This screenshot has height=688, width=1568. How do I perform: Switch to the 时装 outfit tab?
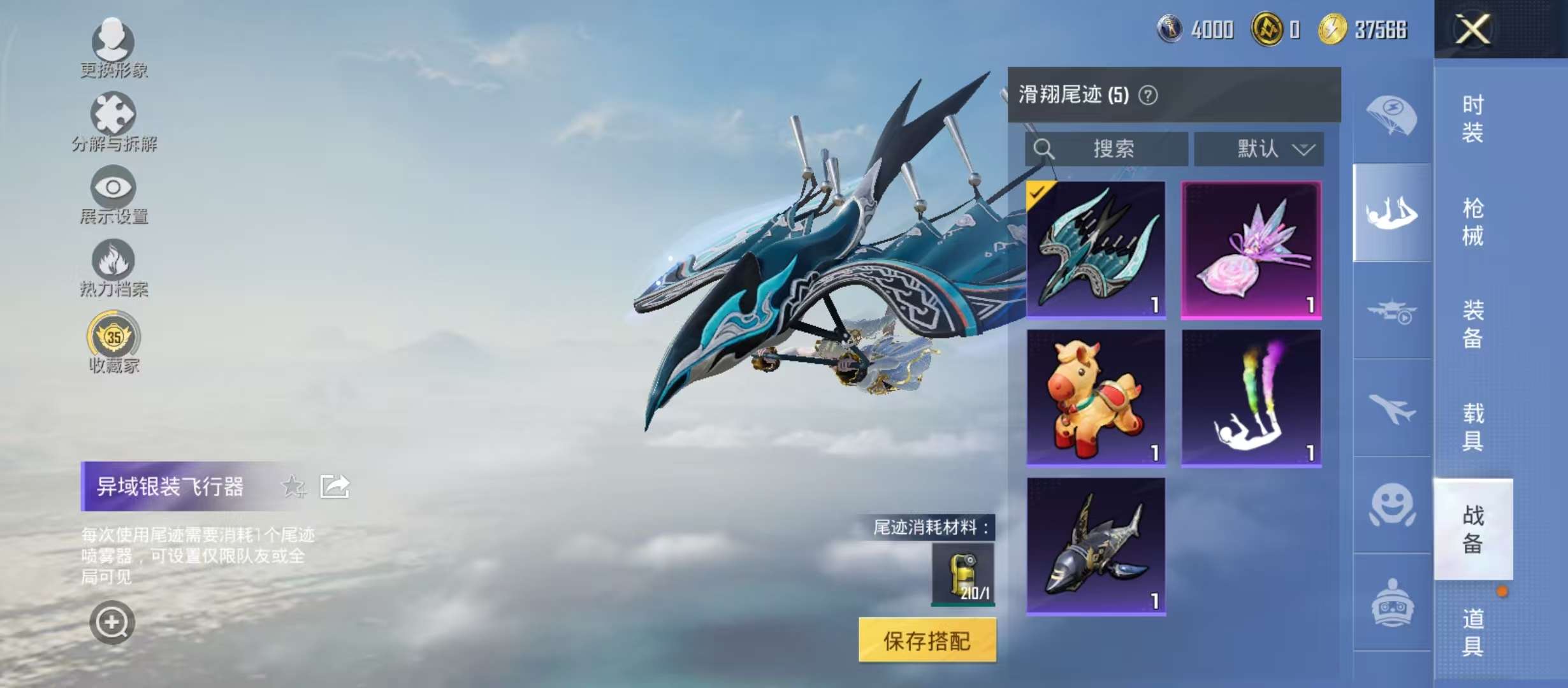1472,118
